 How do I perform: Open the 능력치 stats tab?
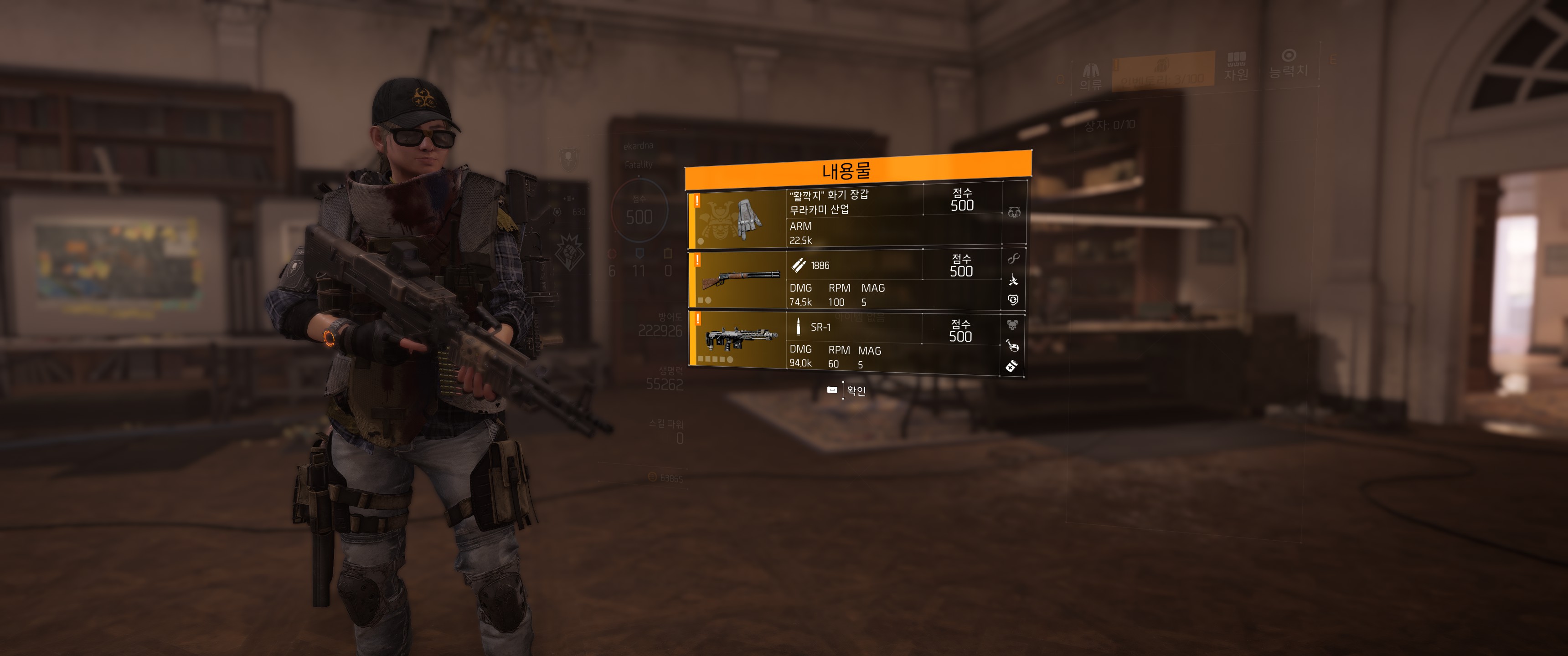[x=1288, y=64]
